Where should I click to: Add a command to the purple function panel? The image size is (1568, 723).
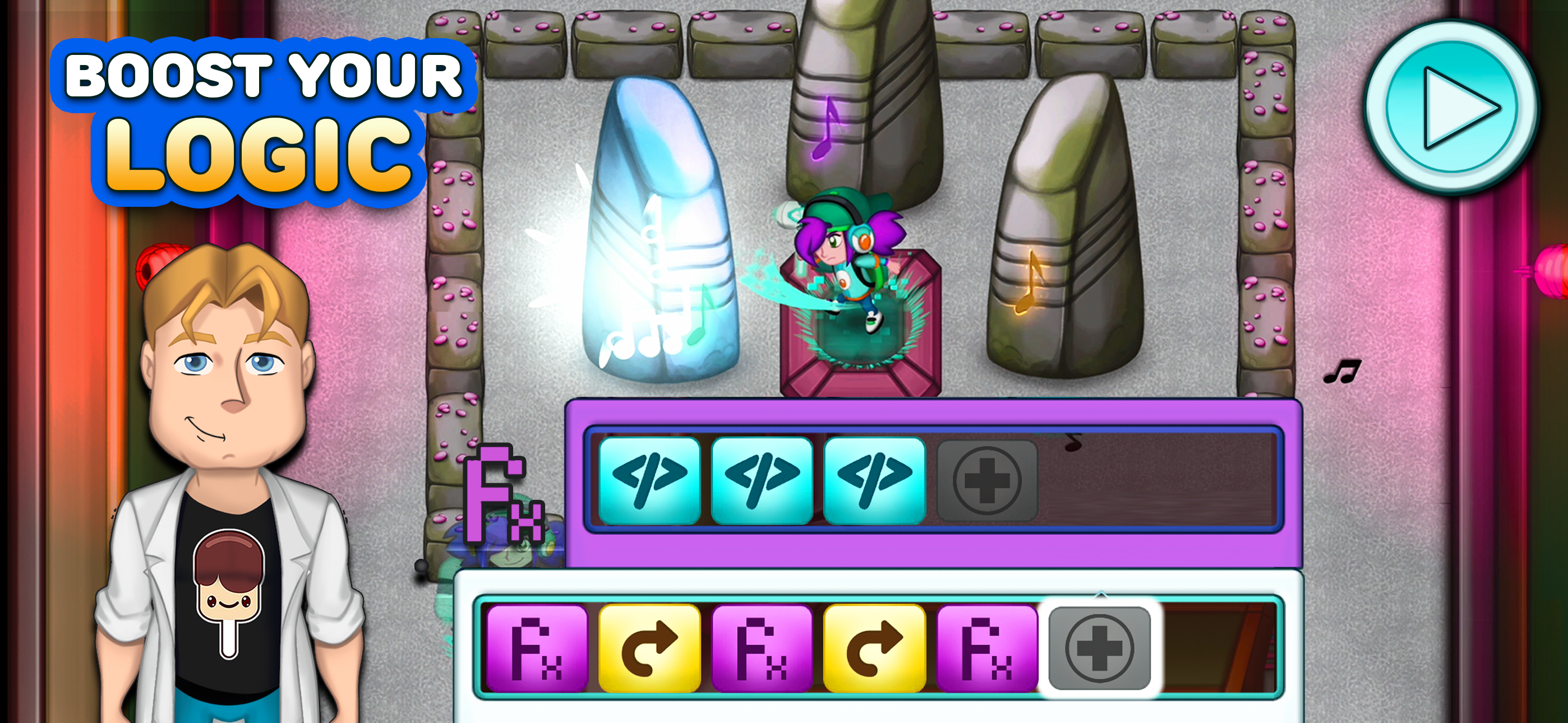coord(986,481)
